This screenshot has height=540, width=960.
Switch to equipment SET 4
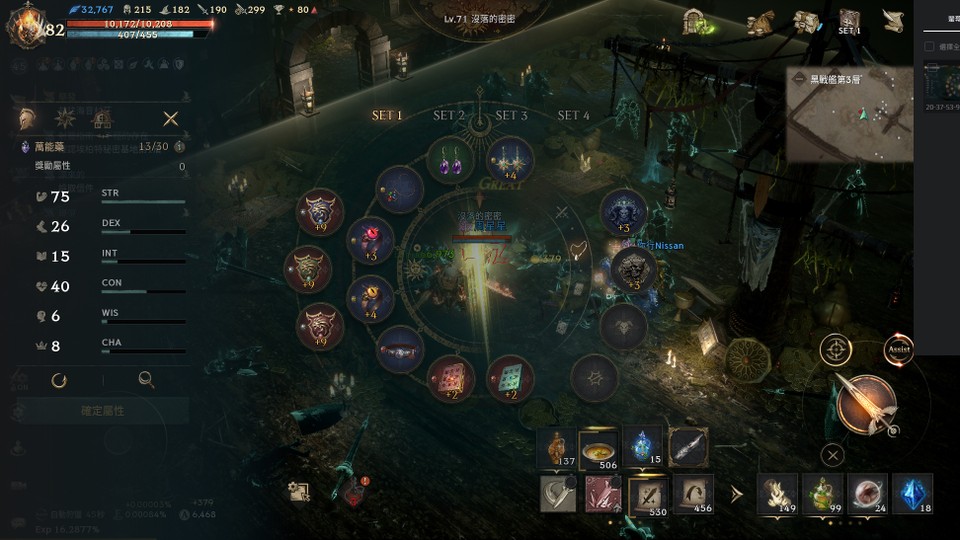click(x=573, y=116)
